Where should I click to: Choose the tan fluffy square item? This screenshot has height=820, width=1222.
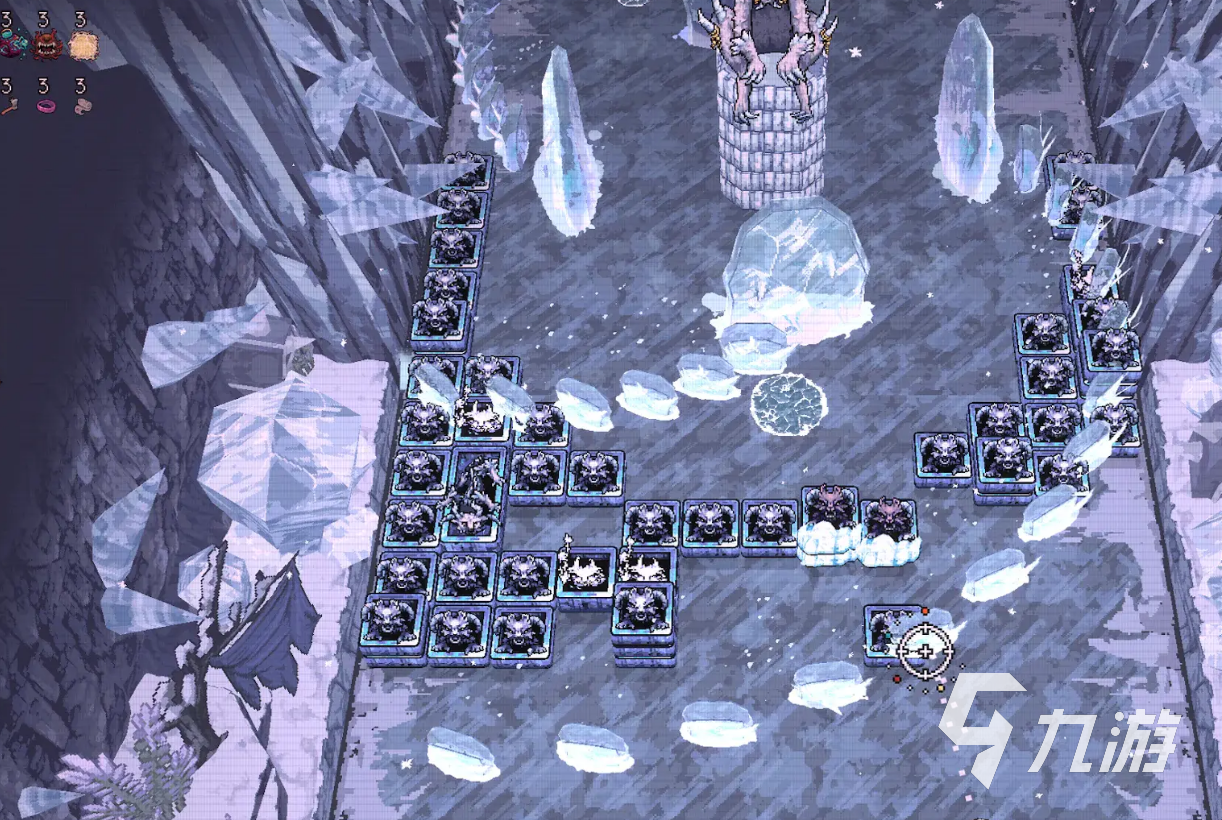pos(83,44)
